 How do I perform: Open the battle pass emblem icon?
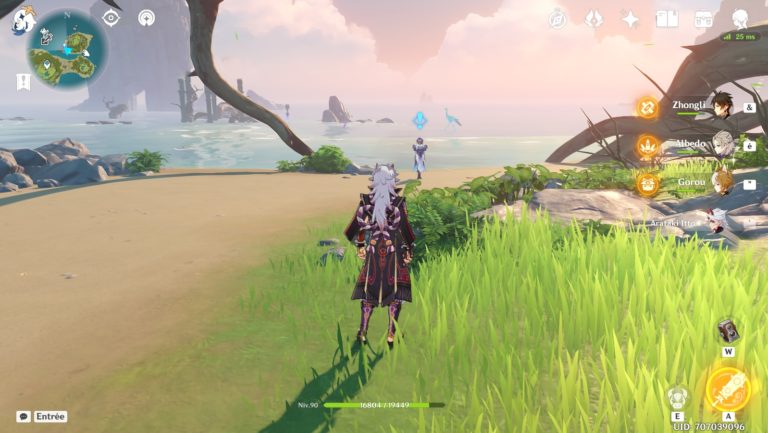point(594,18)
